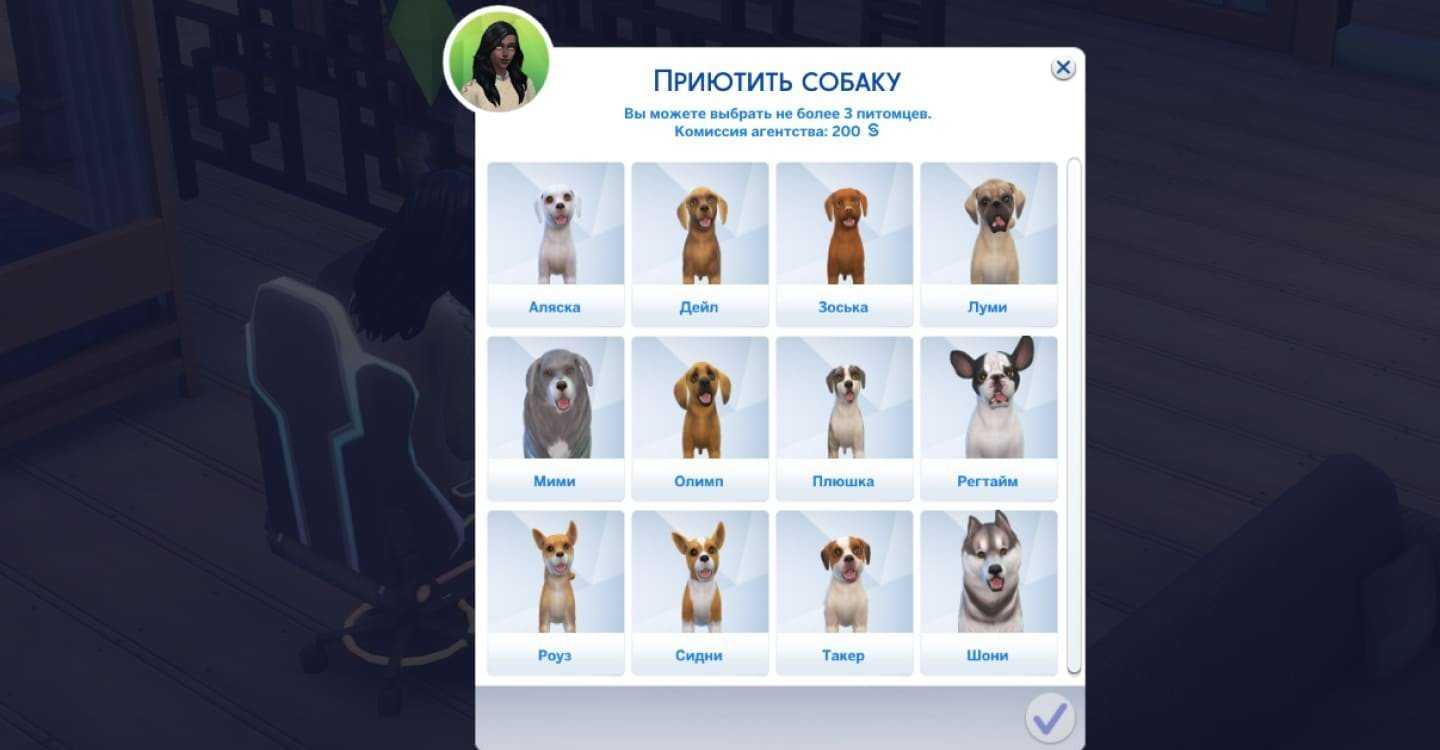1440x750 pixels.
Task: Close the dog adoption dialog
Action: coord(1063,68)
